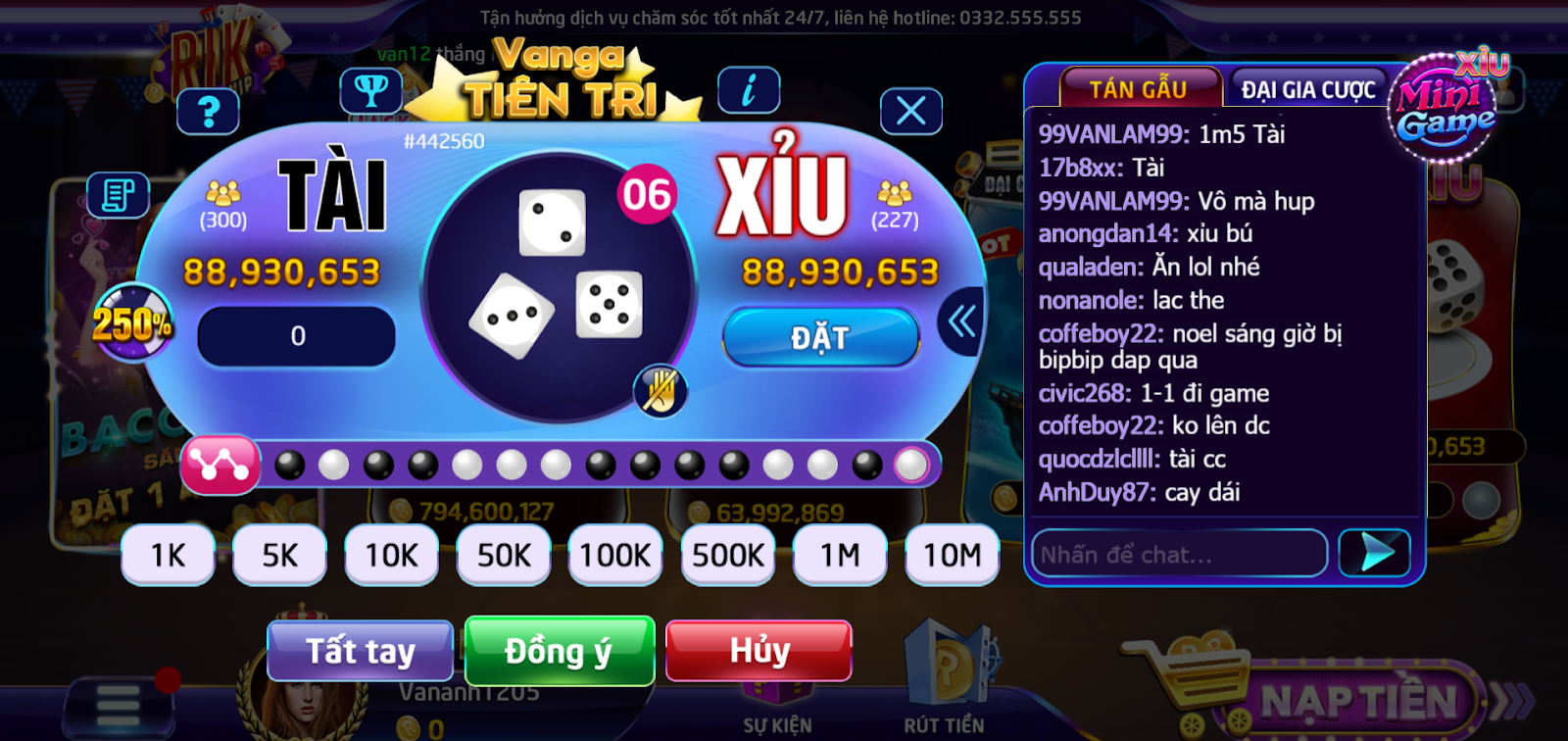
Task: Open the result trend chart button
Action: point(220,465)
